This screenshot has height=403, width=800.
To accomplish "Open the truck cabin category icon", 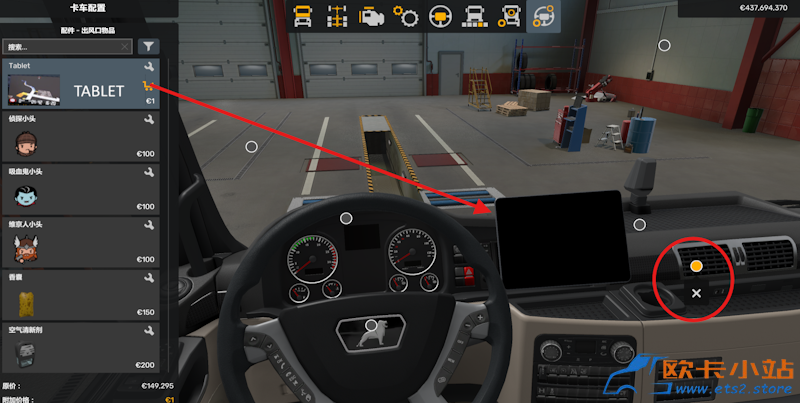I will [x=301, y=16].
